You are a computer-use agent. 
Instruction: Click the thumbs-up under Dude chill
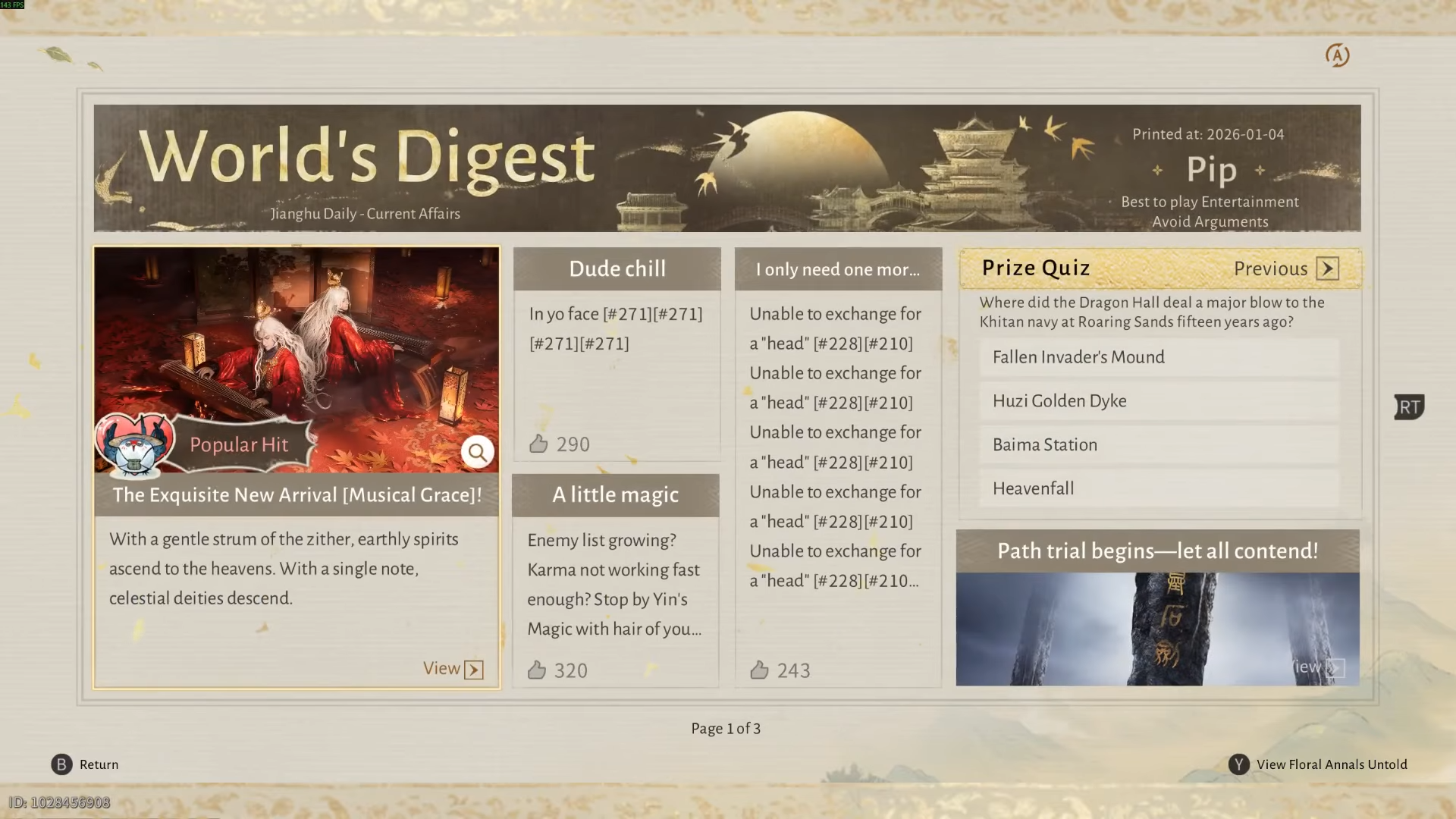pos(539,444)
